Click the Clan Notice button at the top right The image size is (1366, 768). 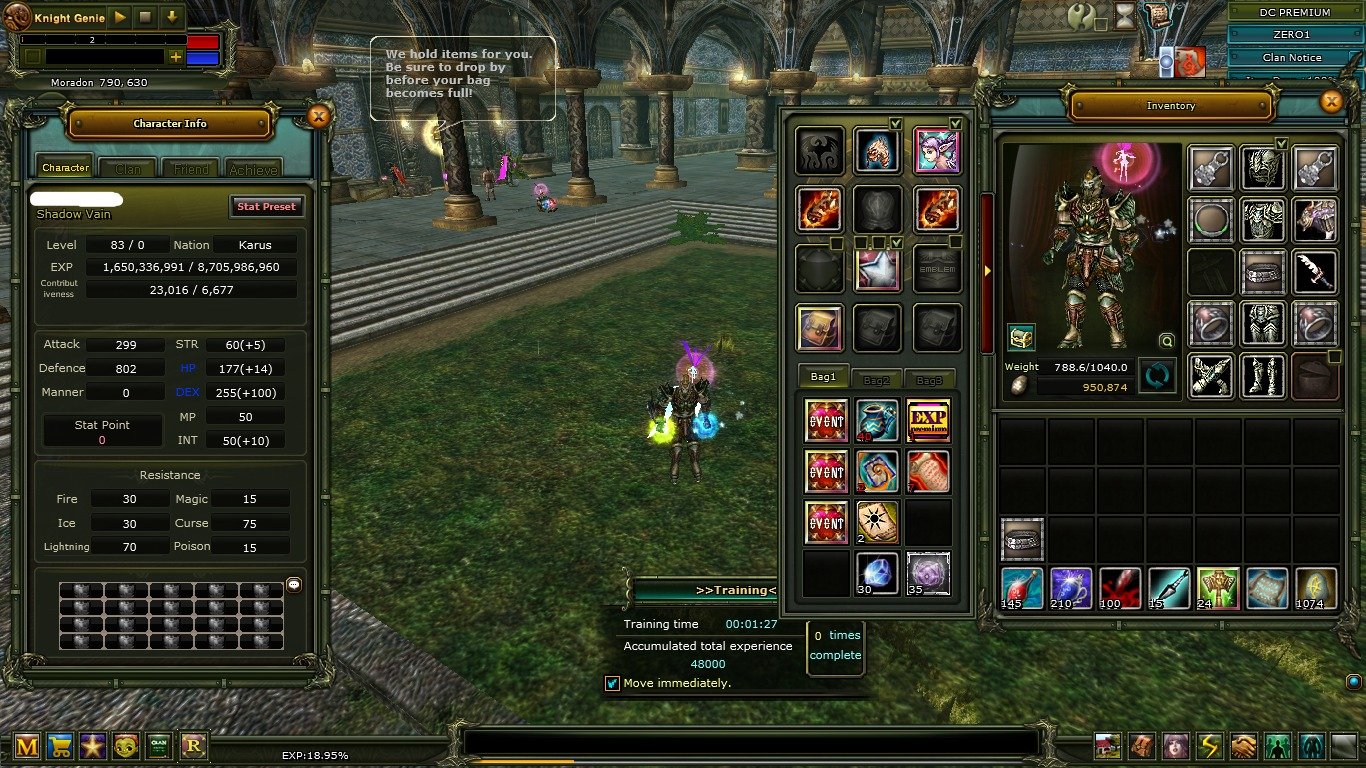(x=1292, y=57)
